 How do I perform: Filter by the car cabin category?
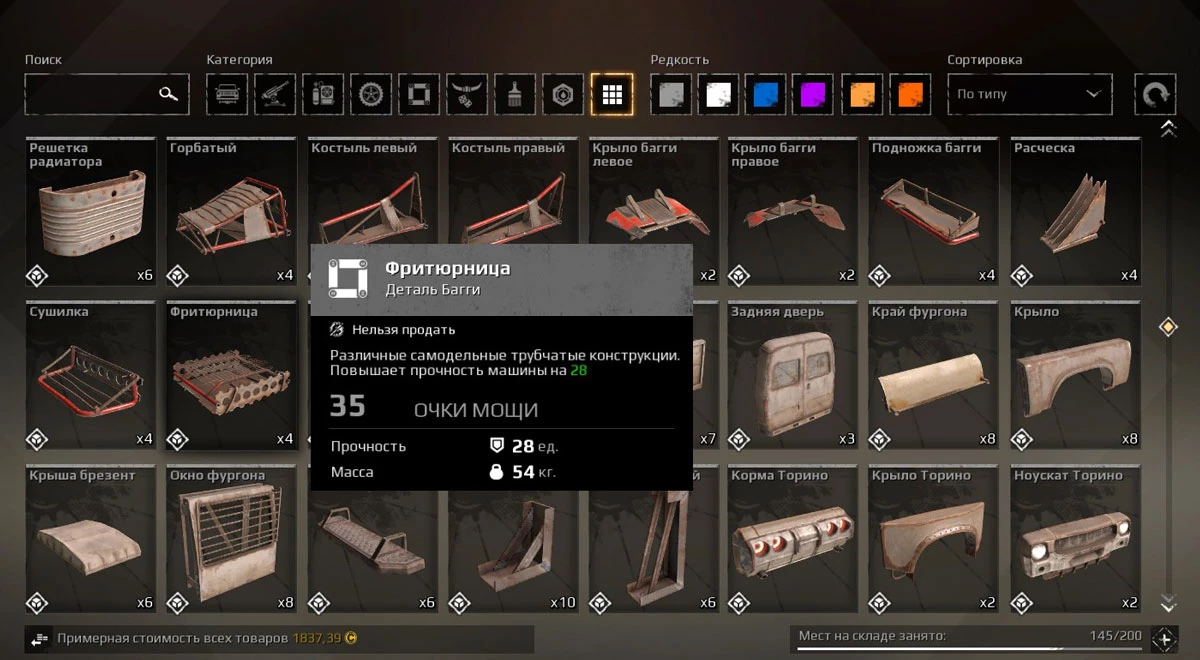click(x=227, y=94)
